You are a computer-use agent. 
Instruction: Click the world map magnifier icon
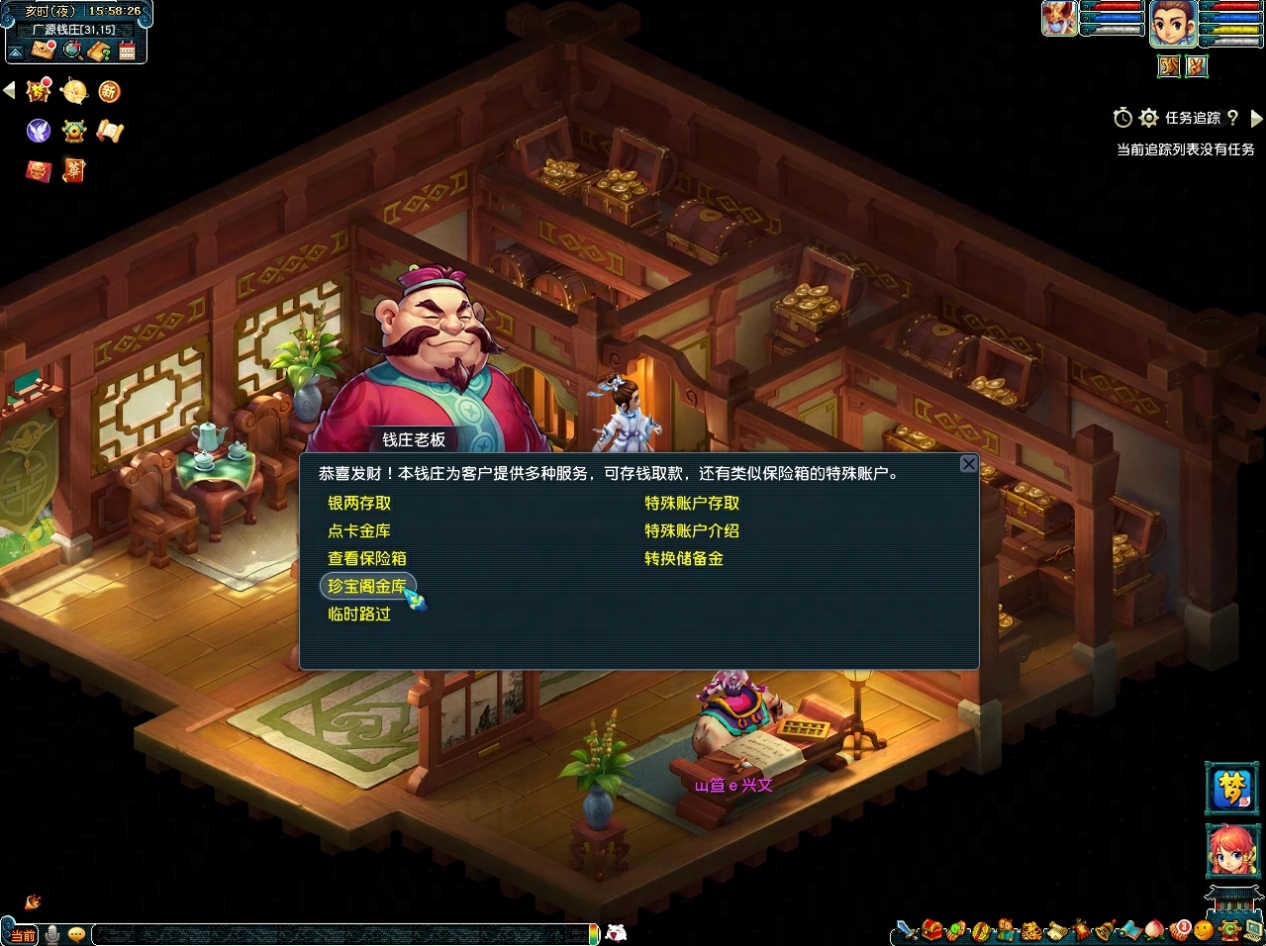pyautogui.click(x=71, y=51)
